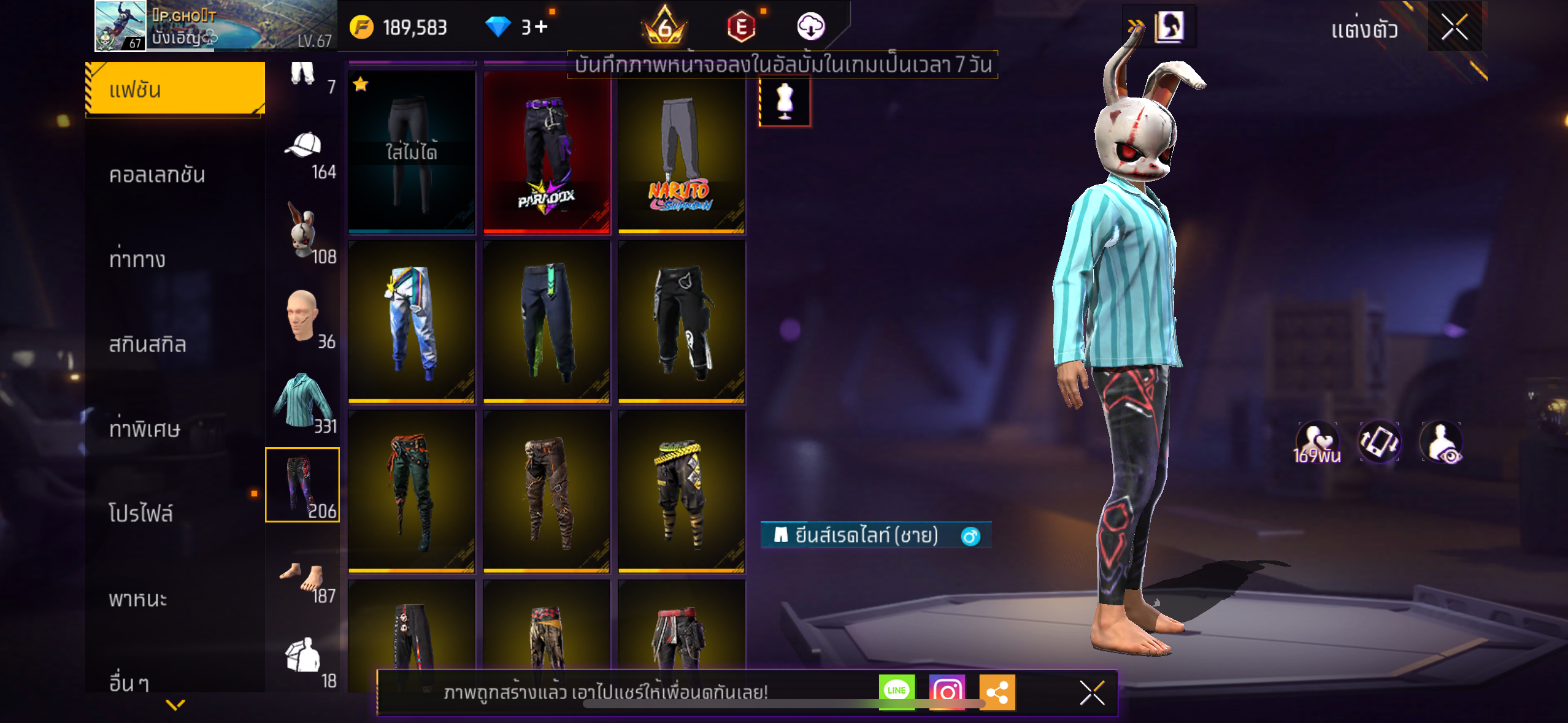1568x723 pixels.
Task: Share the screenshot to Instagram
Action: tap(947, 692)
